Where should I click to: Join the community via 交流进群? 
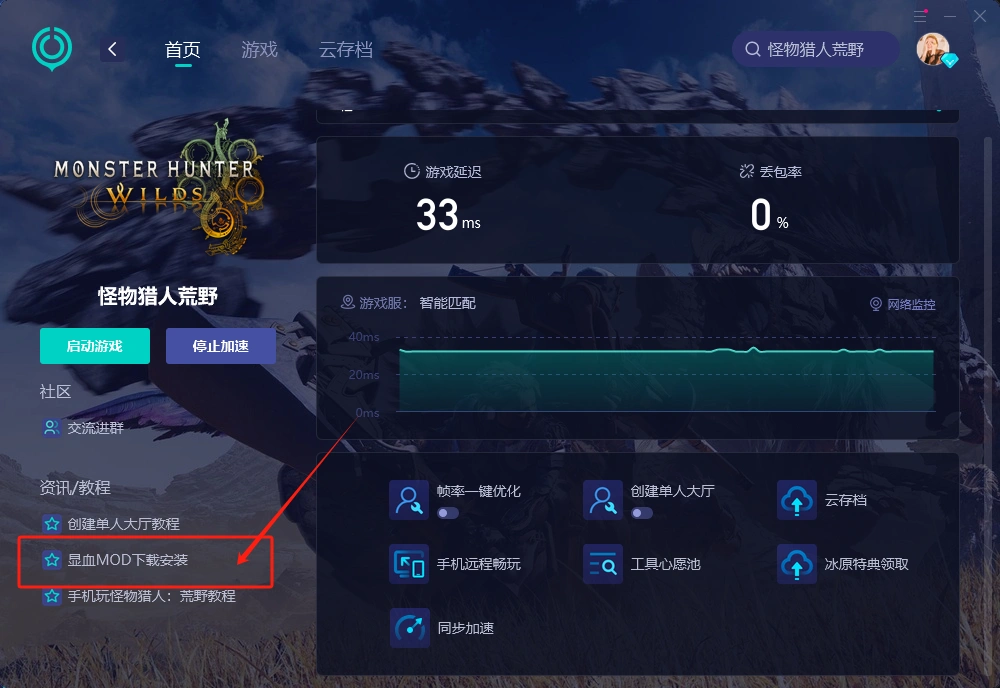click(x=95, y=428)
